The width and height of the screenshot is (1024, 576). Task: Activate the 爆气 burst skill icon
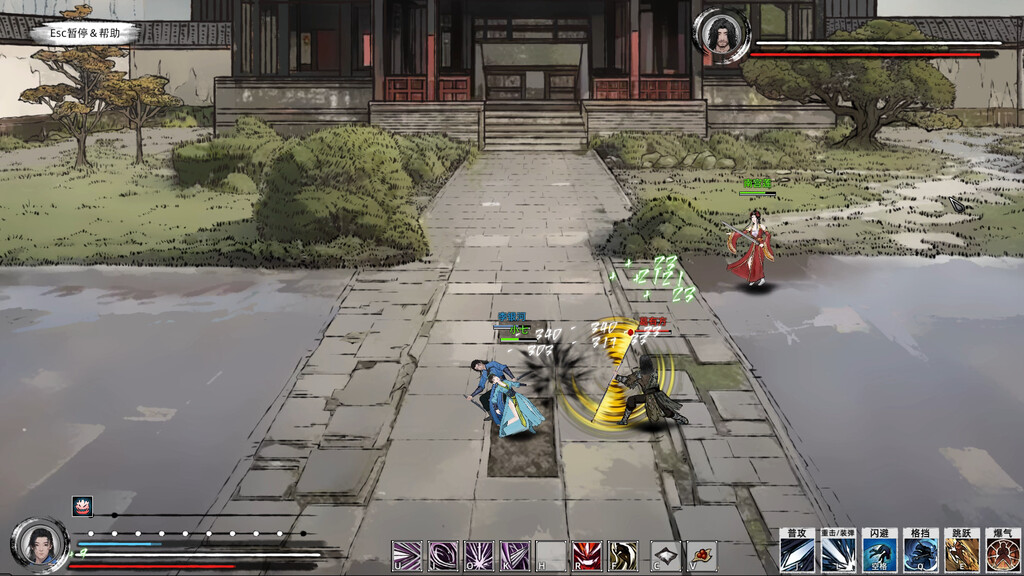click(1002, 551)
